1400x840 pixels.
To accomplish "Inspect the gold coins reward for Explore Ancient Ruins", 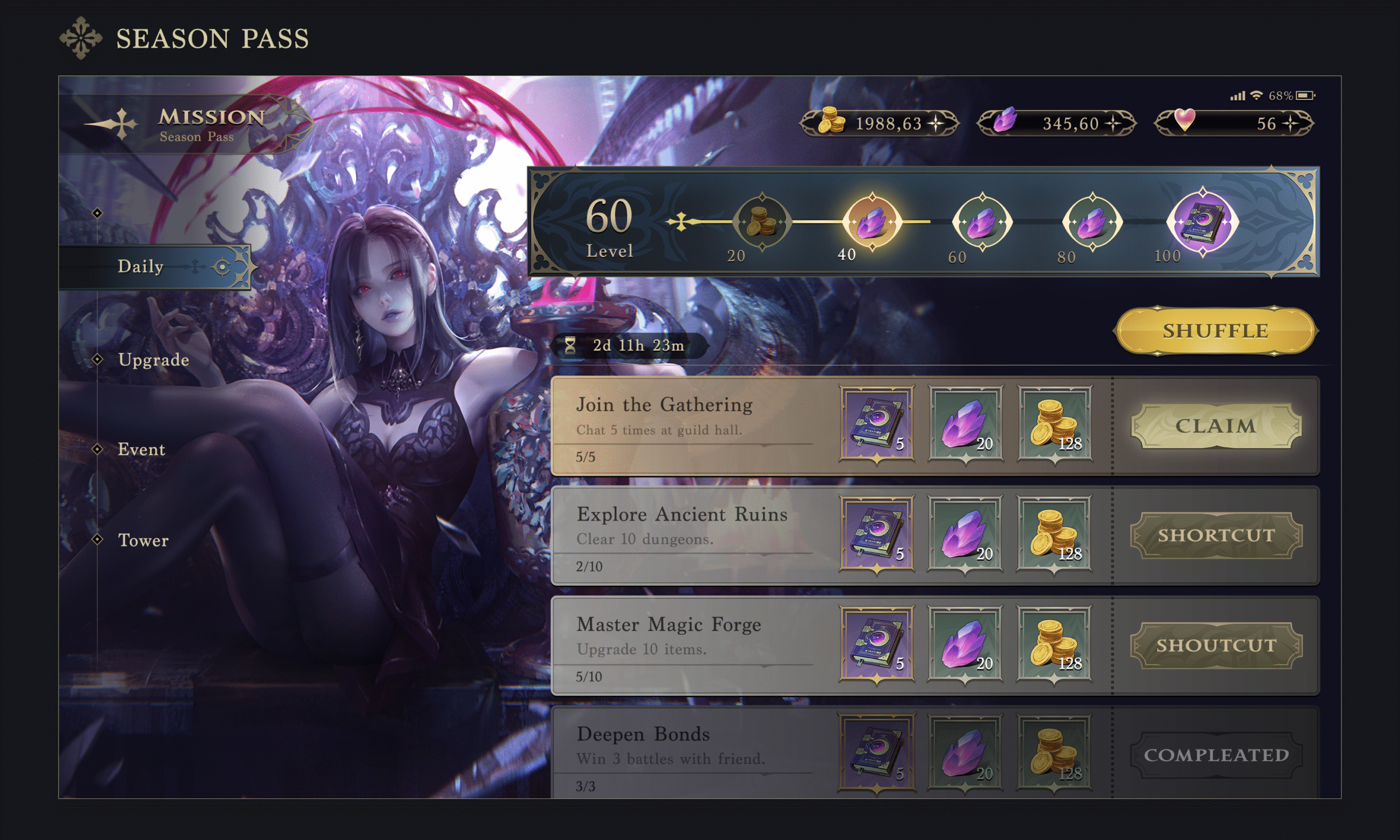I will point(1054,533).
